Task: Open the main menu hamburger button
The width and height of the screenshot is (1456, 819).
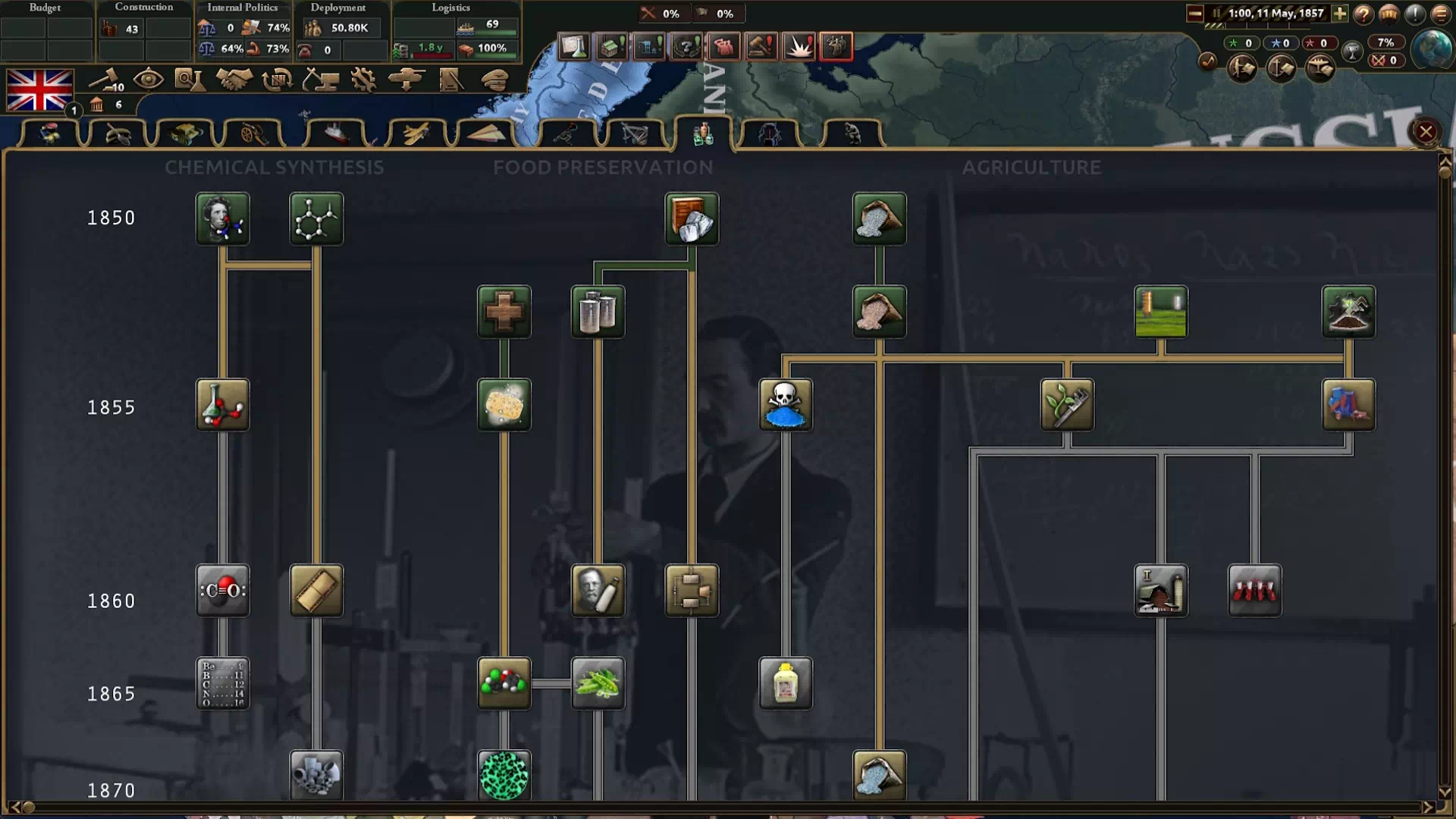Action: (1440, 14)
